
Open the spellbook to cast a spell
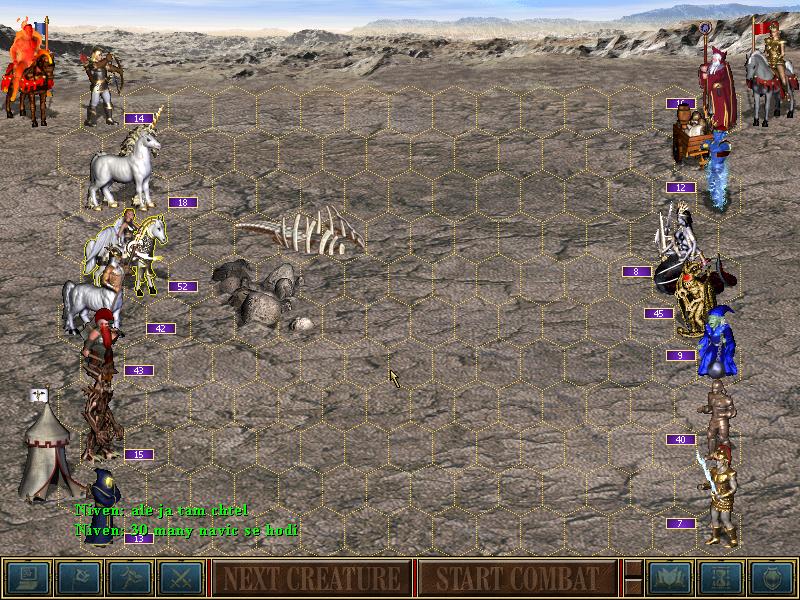coord(670,578)
